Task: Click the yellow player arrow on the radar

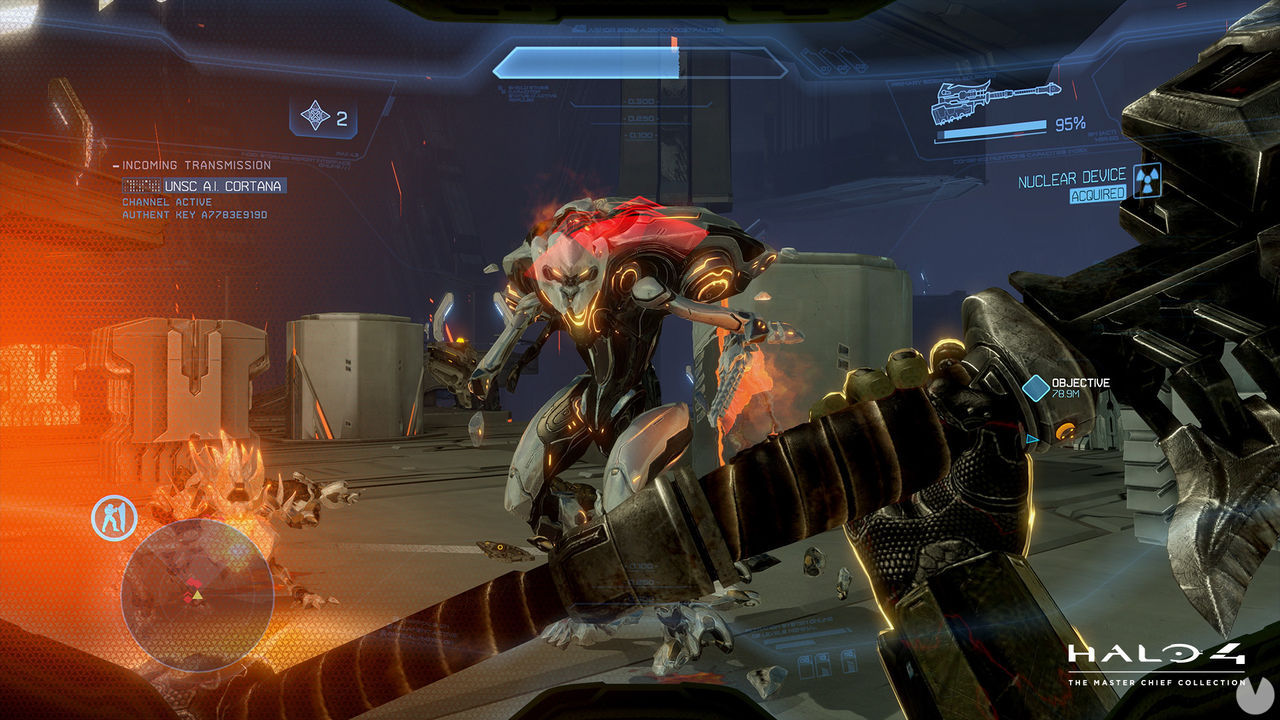Action: tap(196, 594)
